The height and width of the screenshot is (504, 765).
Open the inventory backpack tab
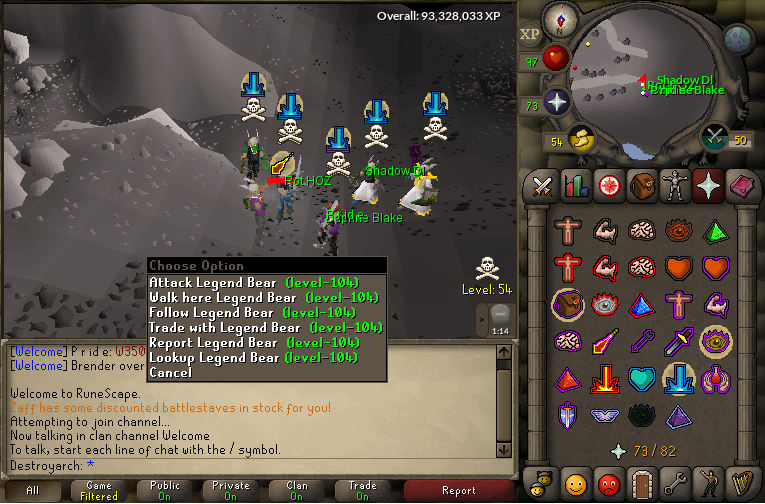tap(640, 186)
